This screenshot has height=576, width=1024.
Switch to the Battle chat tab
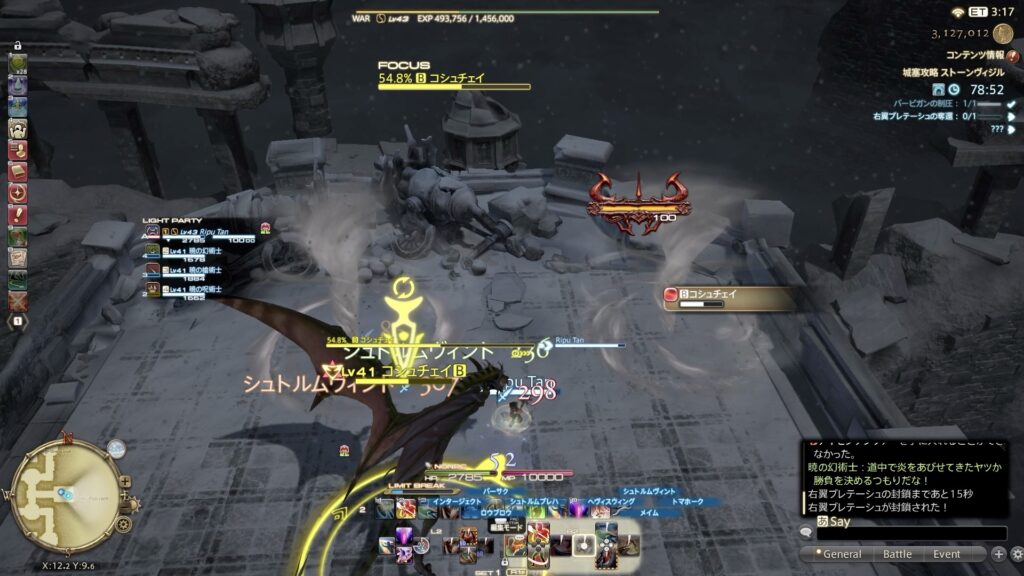coord(896,554)
